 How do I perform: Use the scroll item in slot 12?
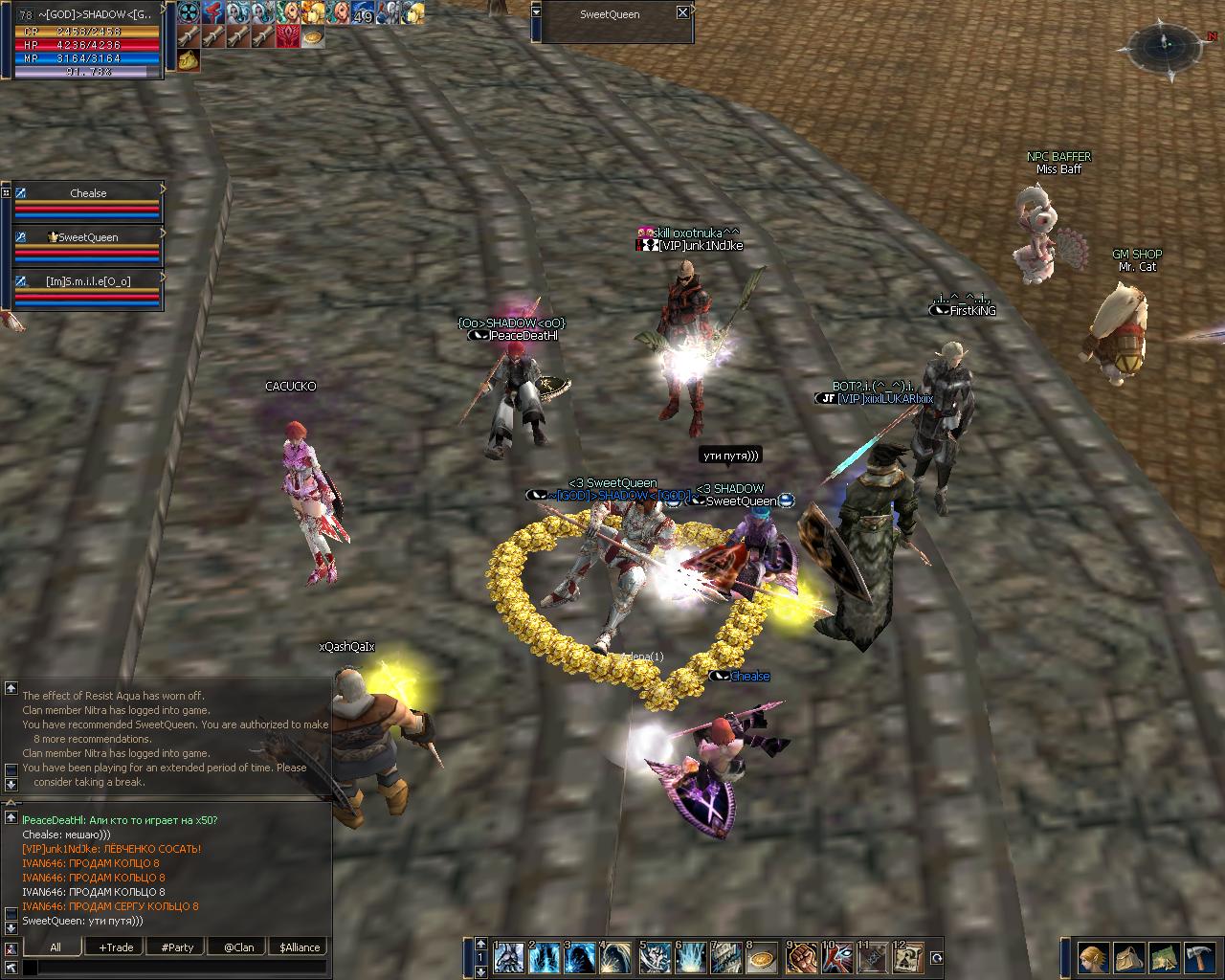point(910,958)
